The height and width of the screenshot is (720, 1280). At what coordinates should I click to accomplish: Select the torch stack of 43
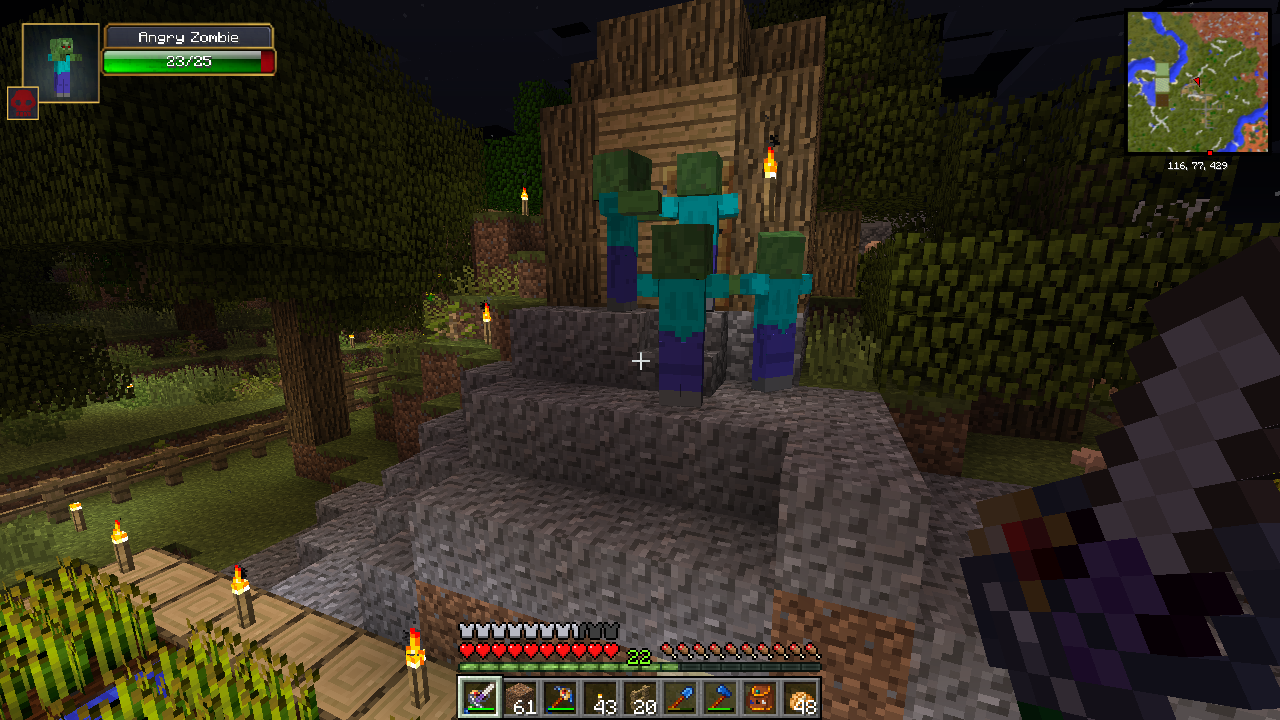598,697
